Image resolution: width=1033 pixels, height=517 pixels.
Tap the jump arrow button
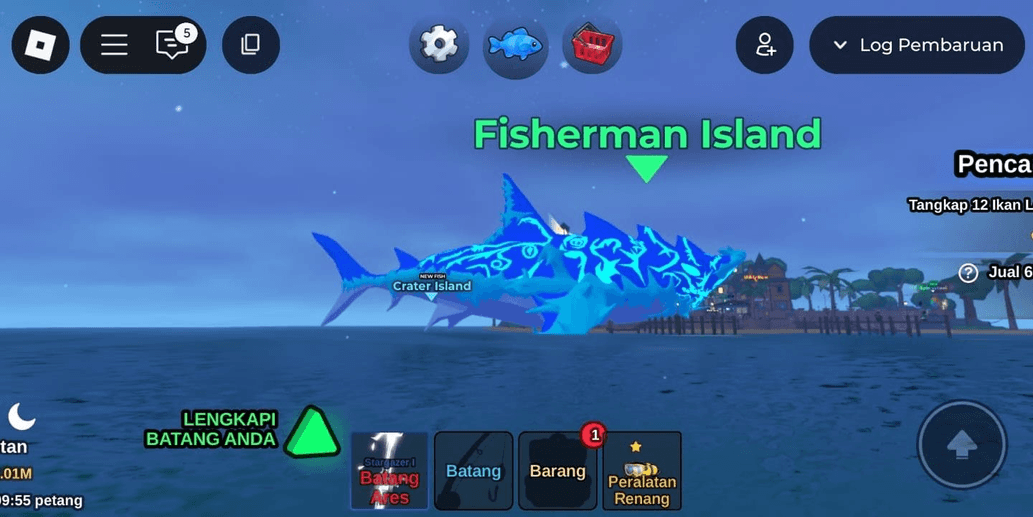click(x=962, y=446)
